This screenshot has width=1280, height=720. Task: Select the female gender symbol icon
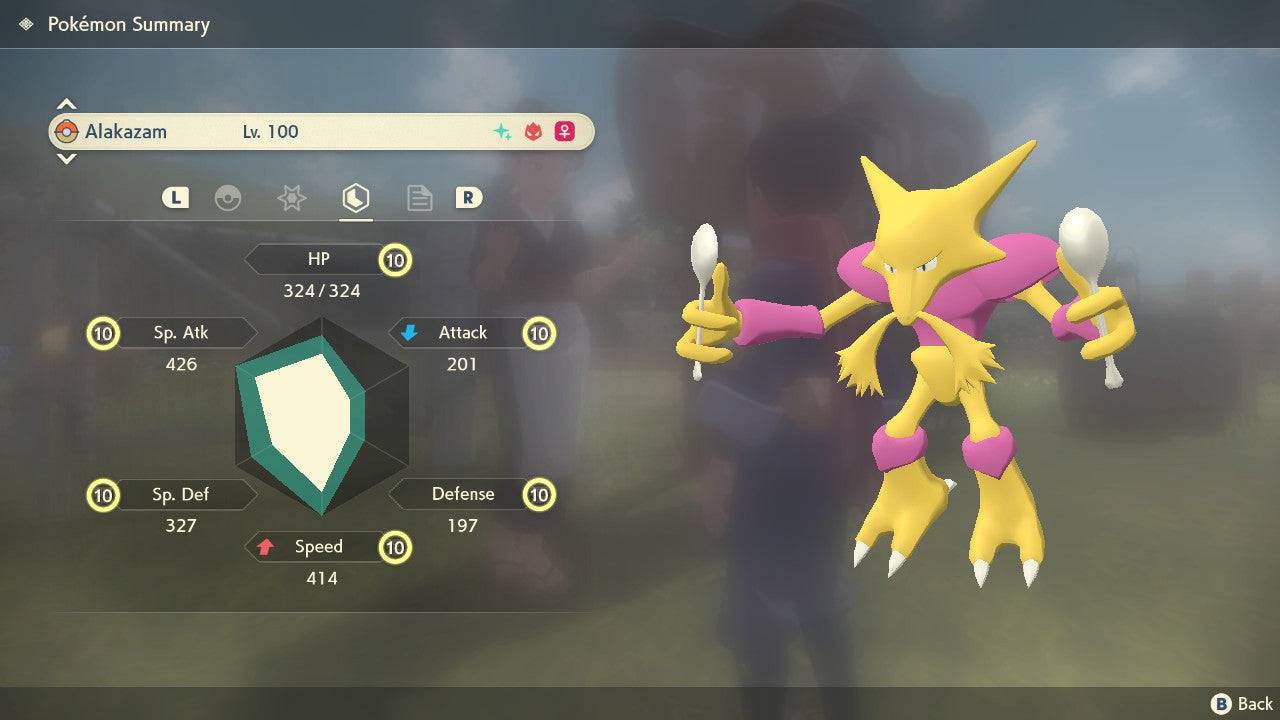pos(563,131)
